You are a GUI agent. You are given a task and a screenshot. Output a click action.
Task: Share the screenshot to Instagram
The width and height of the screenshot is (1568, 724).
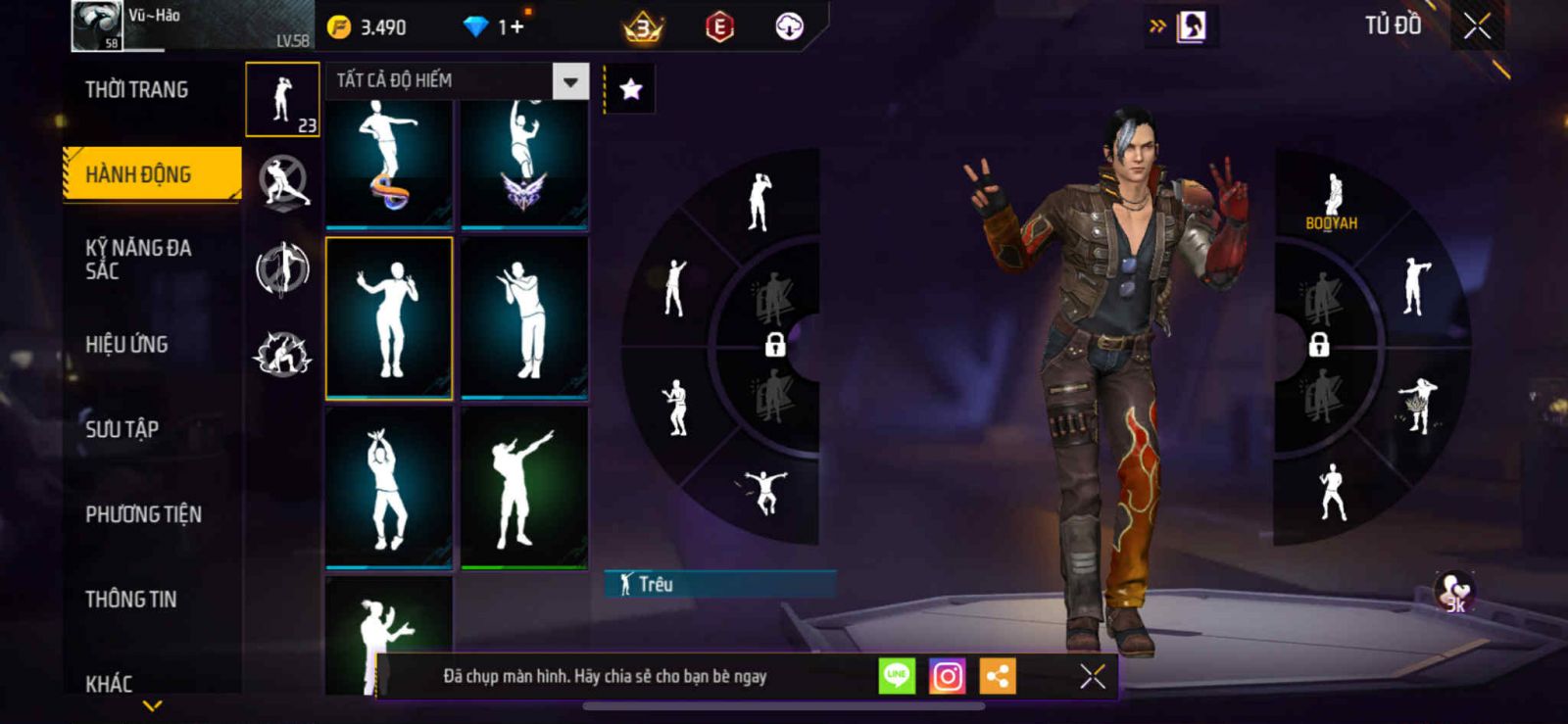(x=947, y=676)
